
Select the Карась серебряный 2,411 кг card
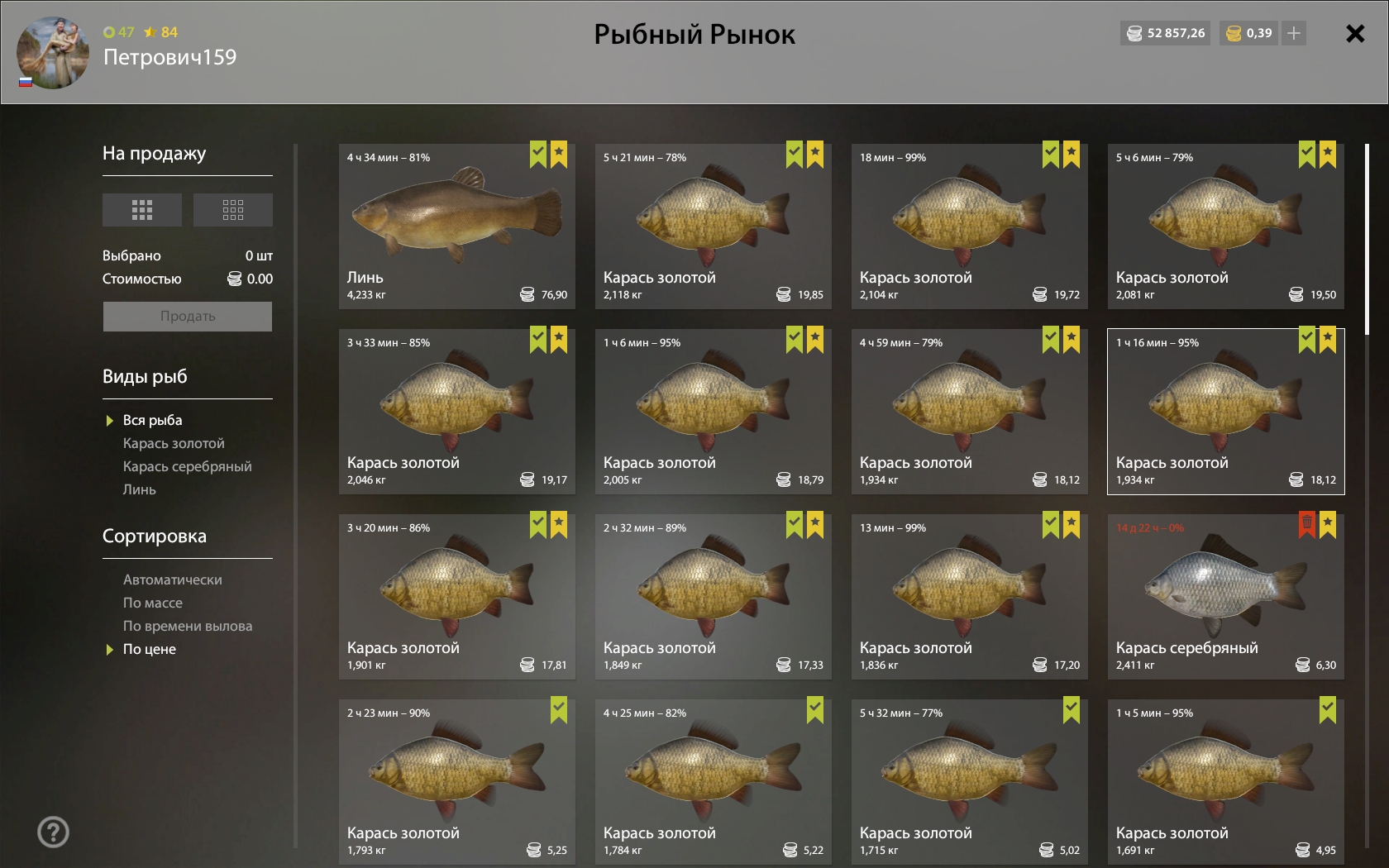point(1225,597)
